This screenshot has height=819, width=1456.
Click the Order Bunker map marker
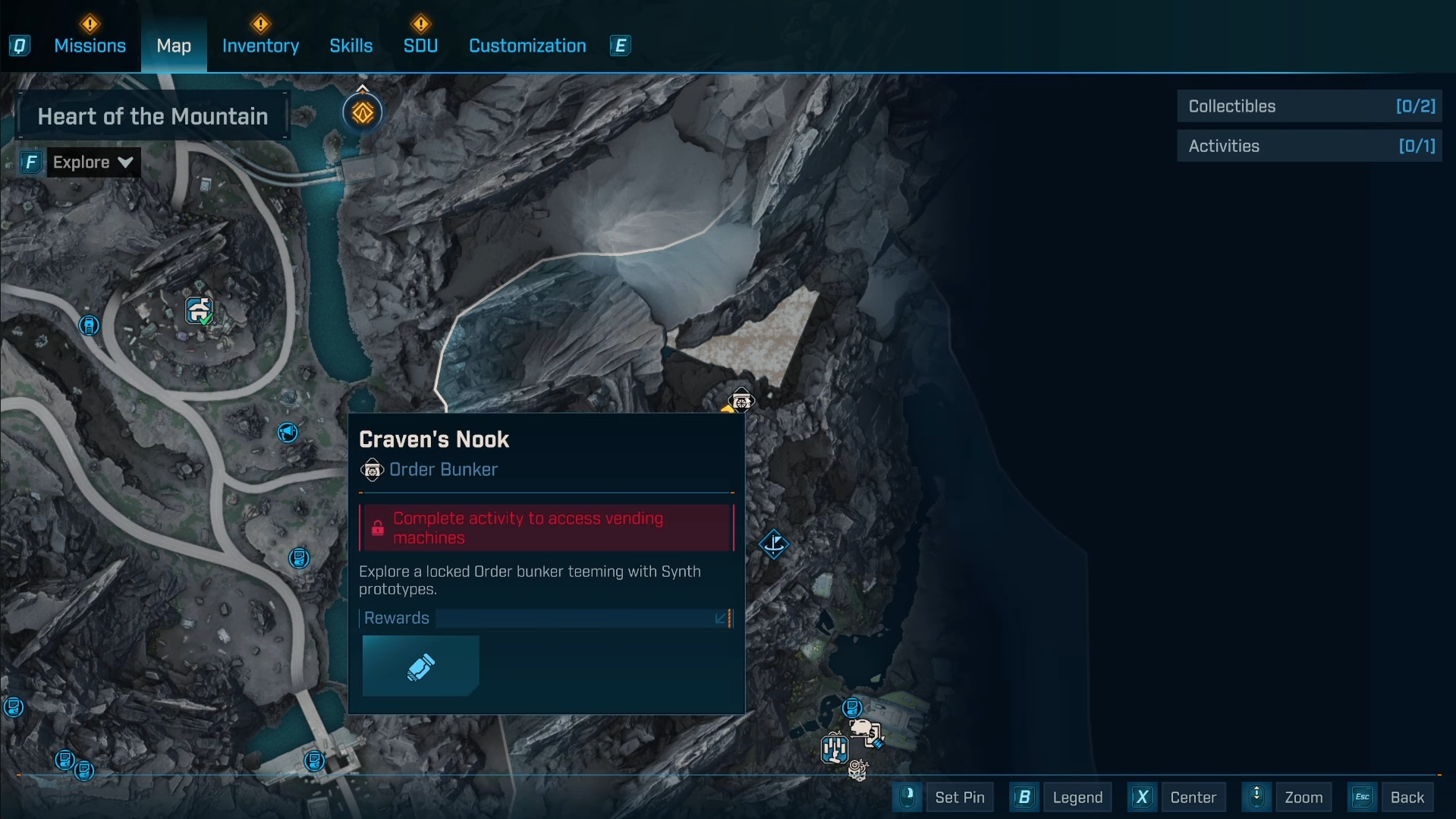click(741, 400)
